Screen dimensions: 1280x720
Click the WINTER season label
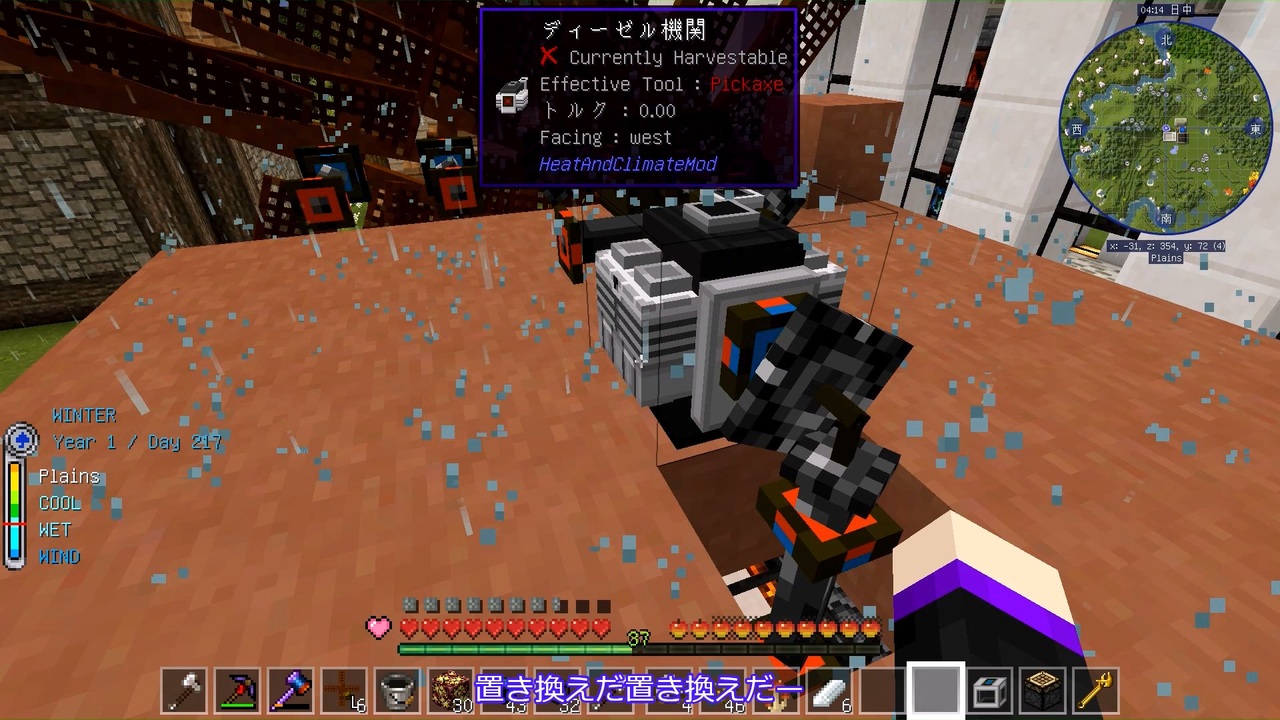tap(84, 415)
